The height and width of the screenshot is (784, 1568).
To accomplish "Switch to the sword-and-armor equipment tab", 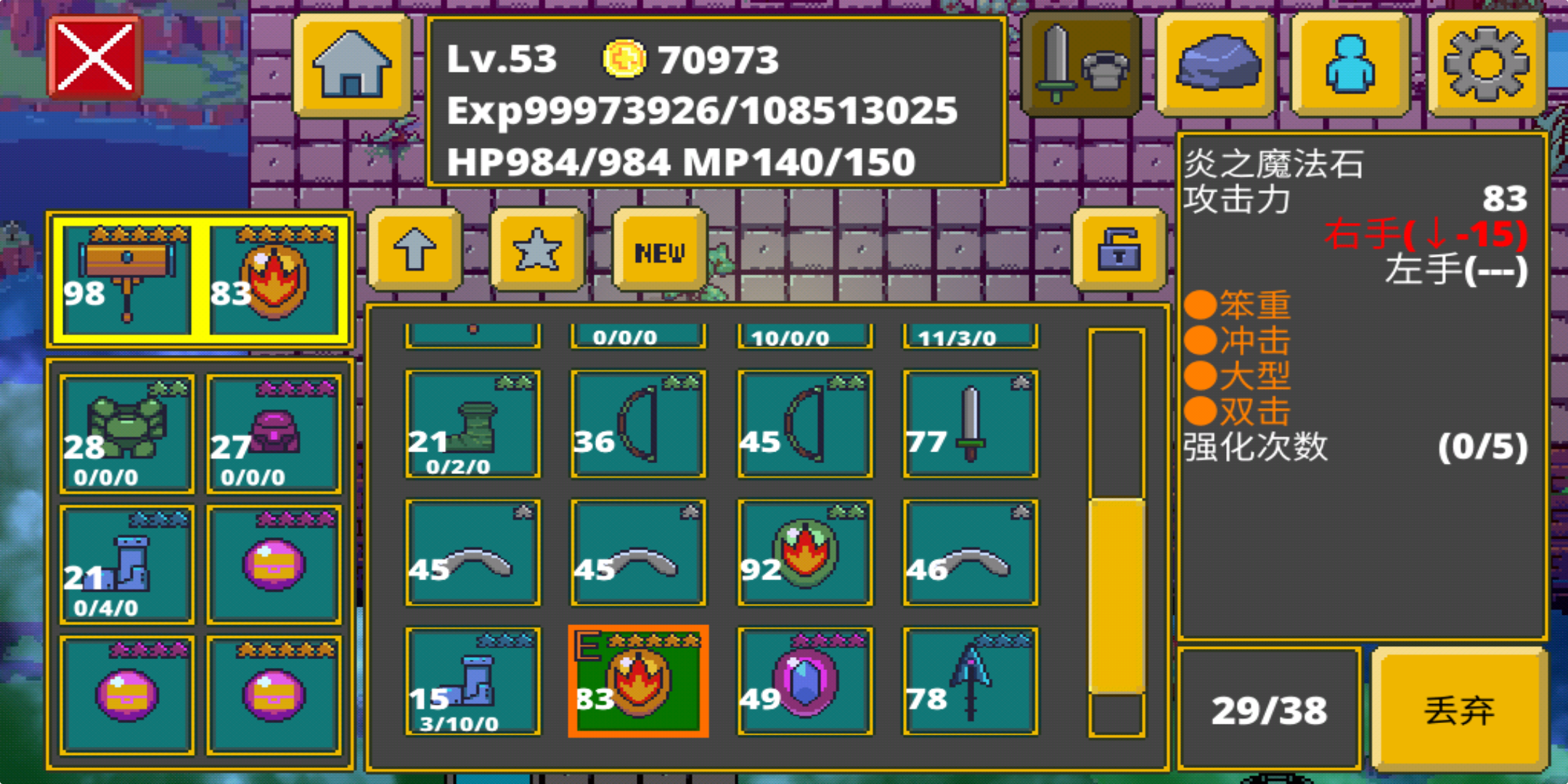I will click(x=1078, y=64).
